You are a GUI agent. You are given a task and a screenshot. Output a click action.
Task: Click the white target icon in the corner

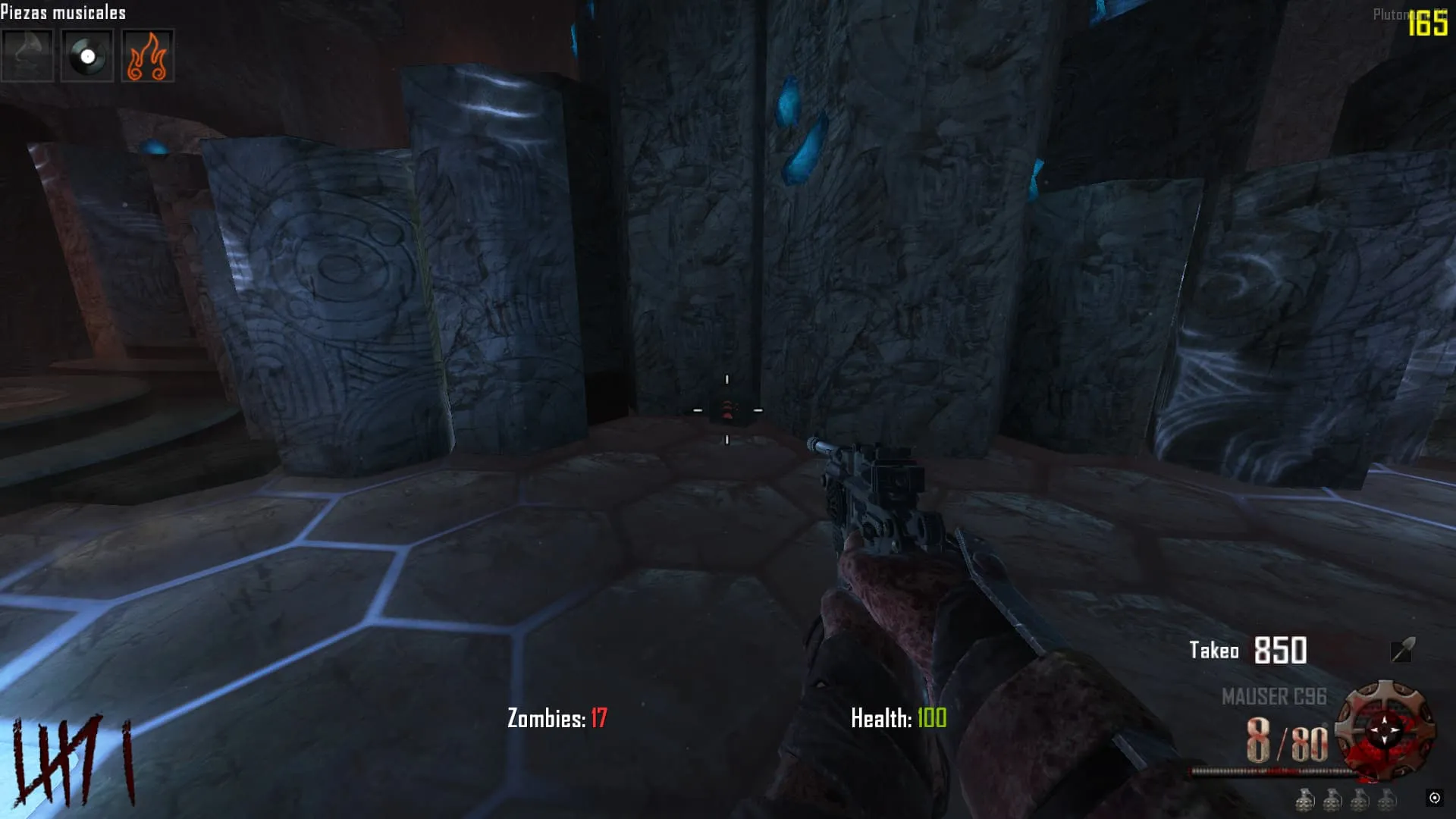pos(1434,797)
